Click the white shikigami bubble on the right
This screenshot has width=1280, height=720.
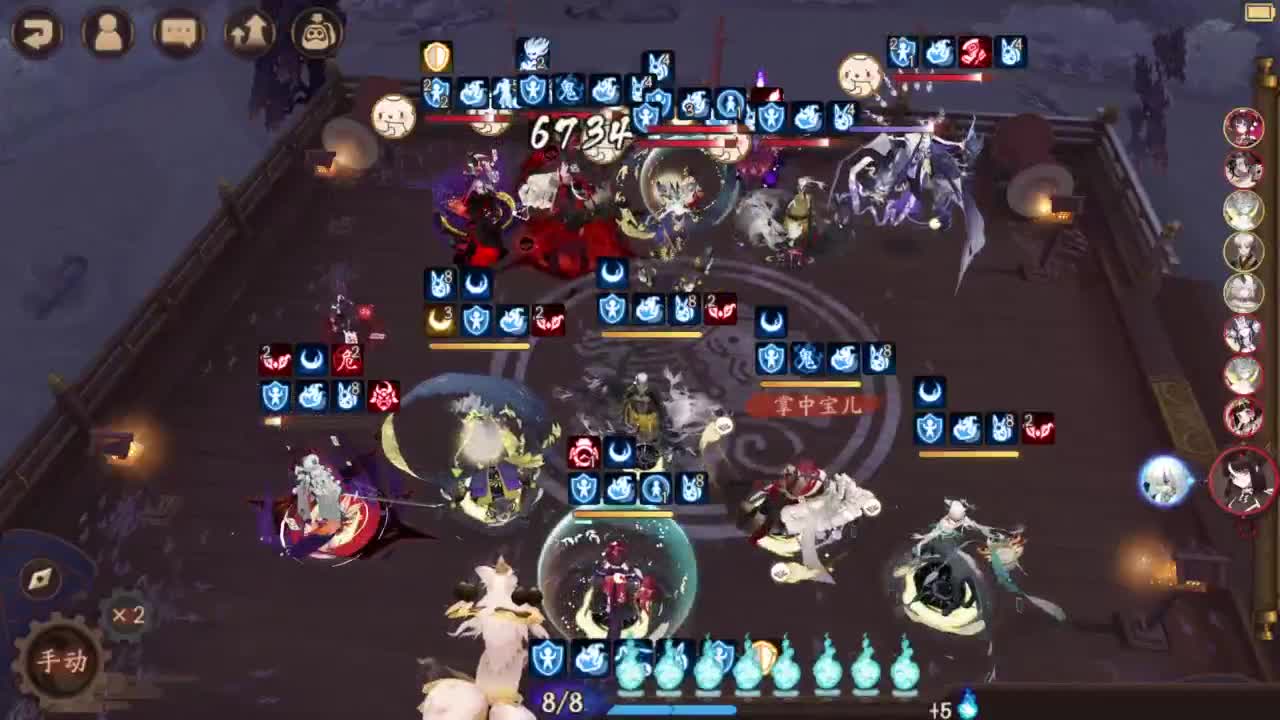1163,480
